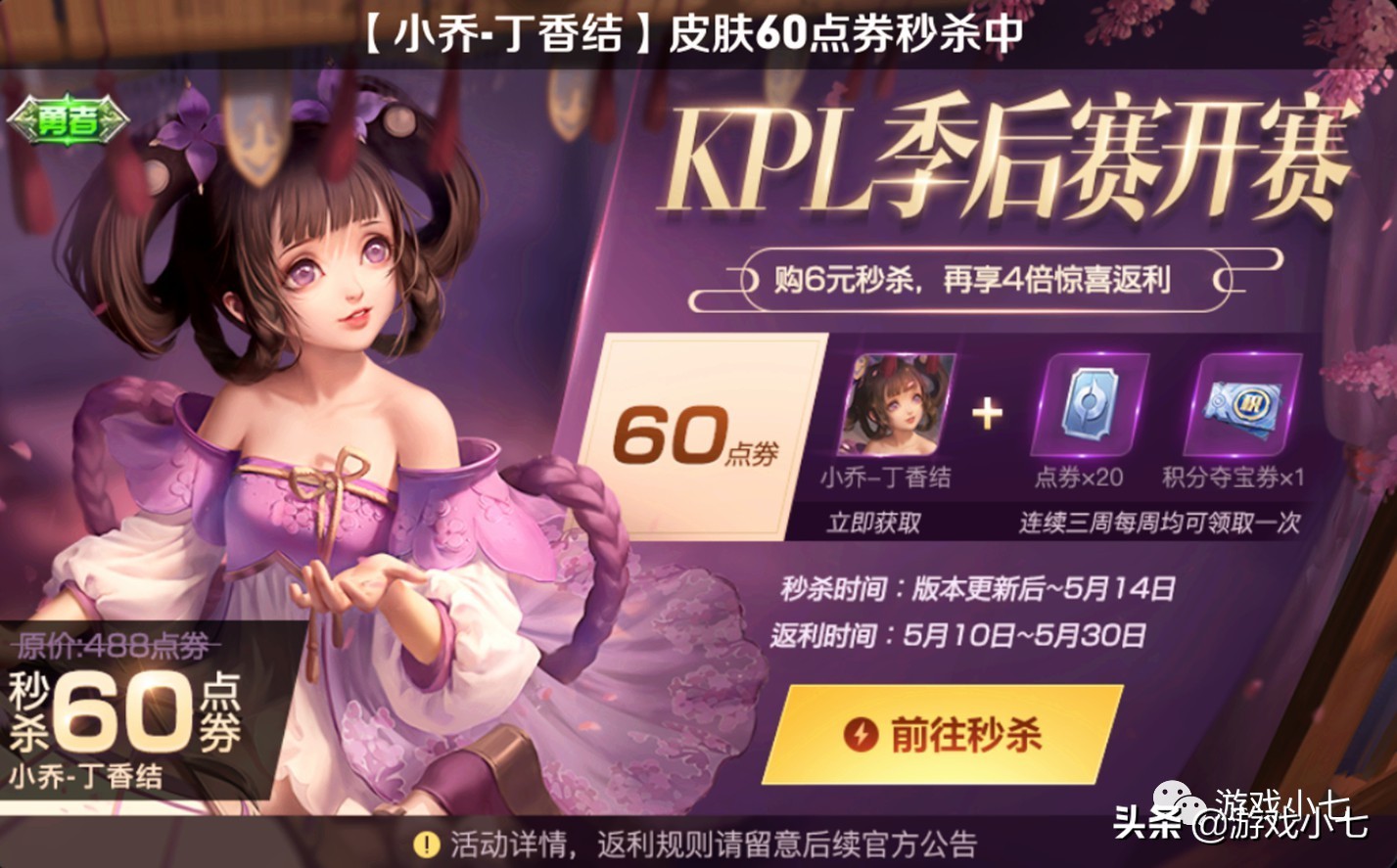
Task: Click the plus icon between the reward items
Action: 987,410
